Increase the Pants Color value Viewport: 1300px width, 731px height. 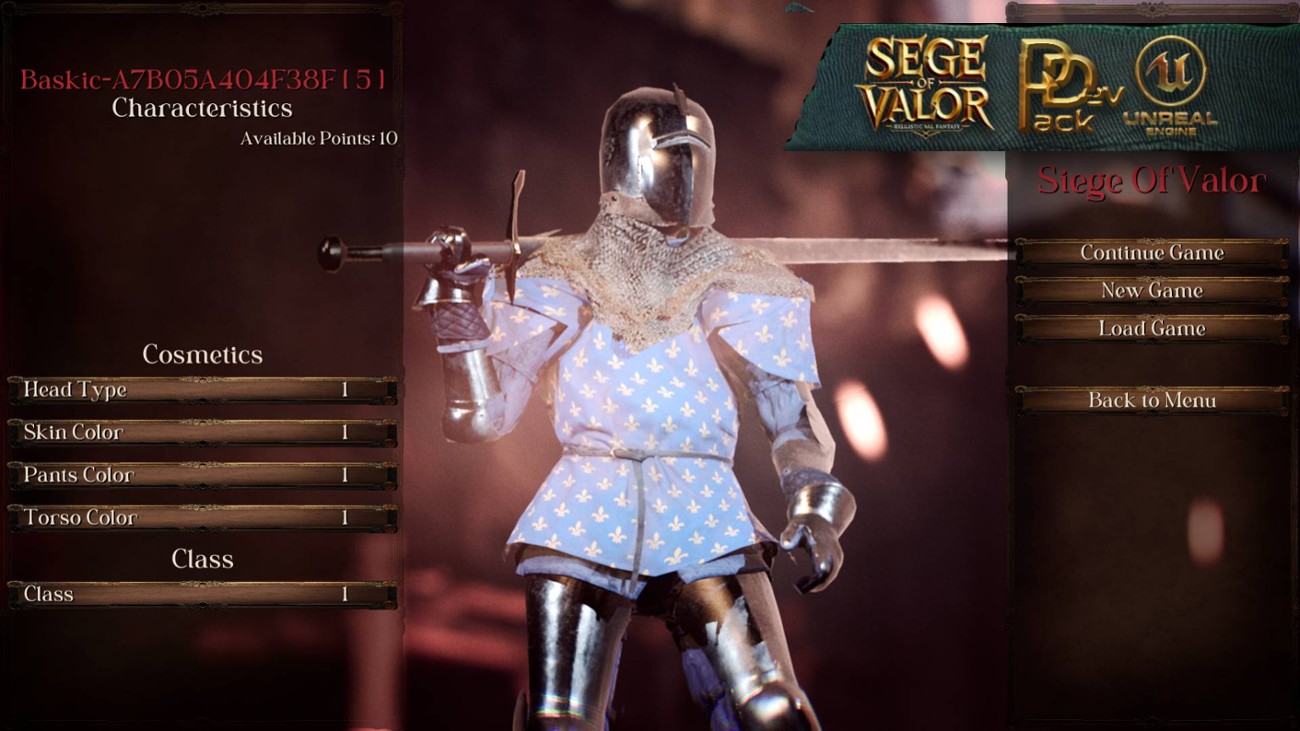tap(390, 476)
